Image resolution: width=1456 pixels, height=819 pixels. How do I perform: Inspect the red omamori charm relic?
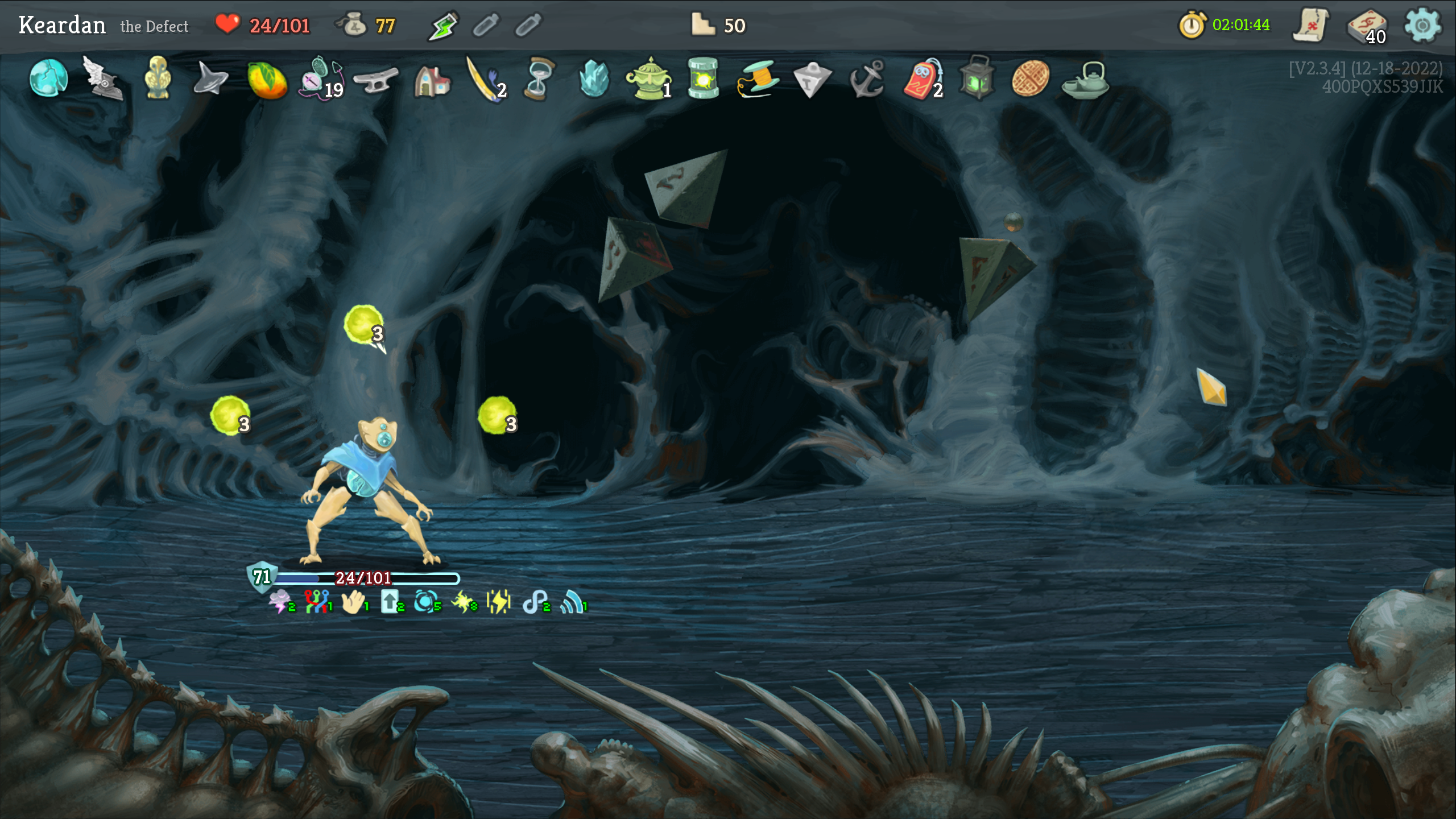click(x=922, y=79)
